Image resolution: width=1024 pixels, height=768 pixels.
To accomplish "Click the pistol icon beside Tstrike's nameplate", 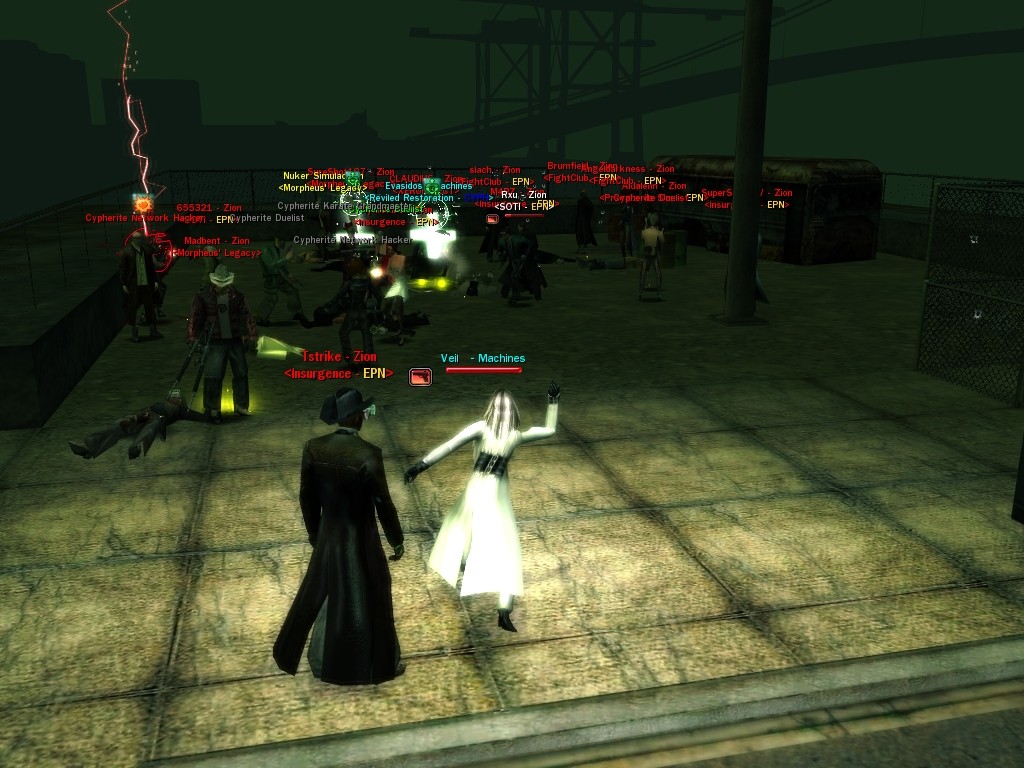I will (x=420, y=376).
